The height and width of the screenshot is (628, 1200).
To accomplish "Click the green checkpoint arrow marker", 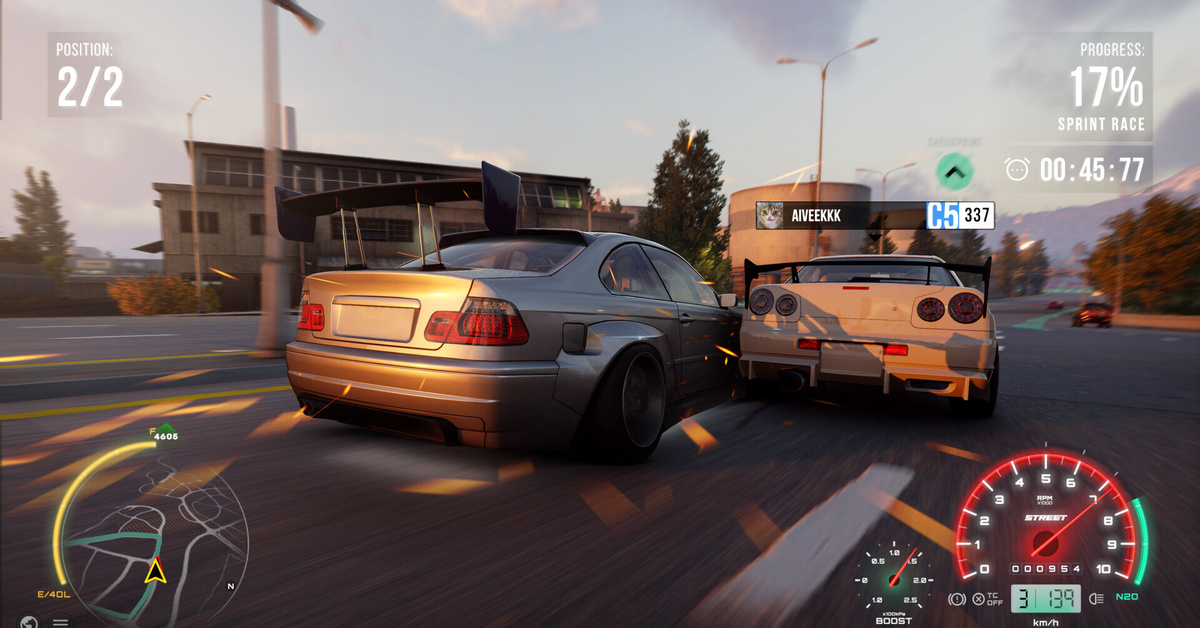I will [x=954, y=172].
